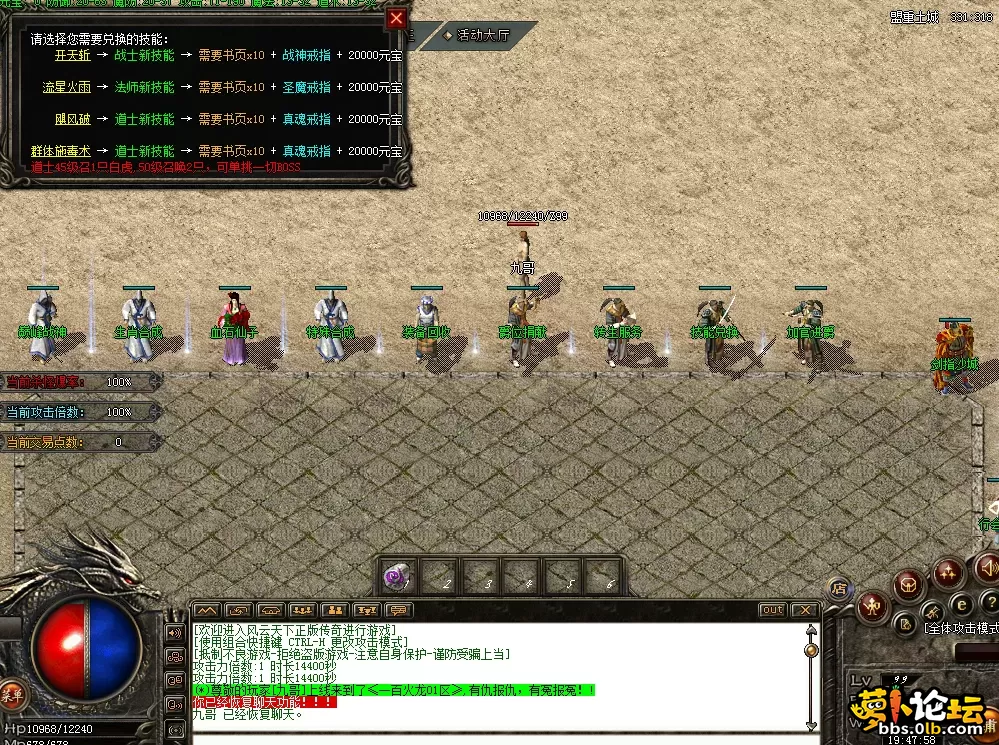Choose the 群体施毒术 skill link
Image resolution: width=999 pixels, height=745 pixels.
pos(60,151)
